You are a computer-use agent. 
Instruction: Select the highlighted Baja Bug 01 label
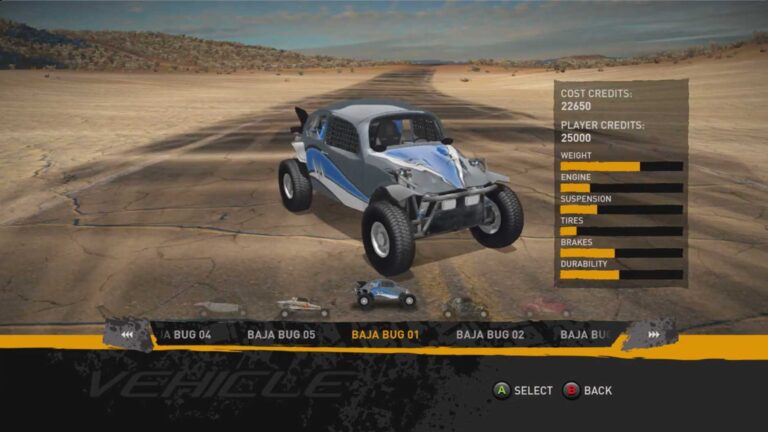point(385,334)
